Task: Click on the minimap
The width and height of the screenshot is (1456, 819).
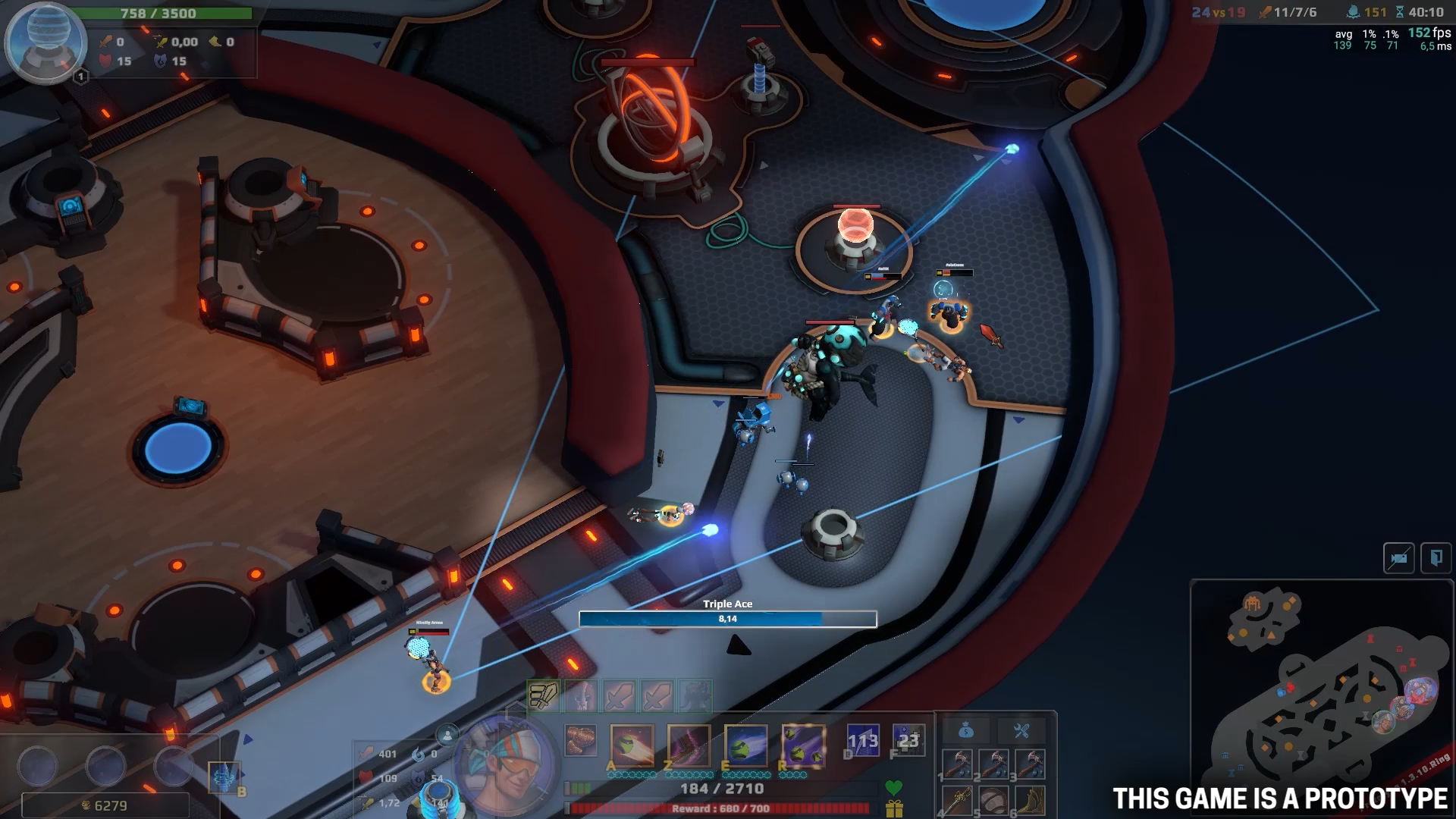Action: [1321, 698]
